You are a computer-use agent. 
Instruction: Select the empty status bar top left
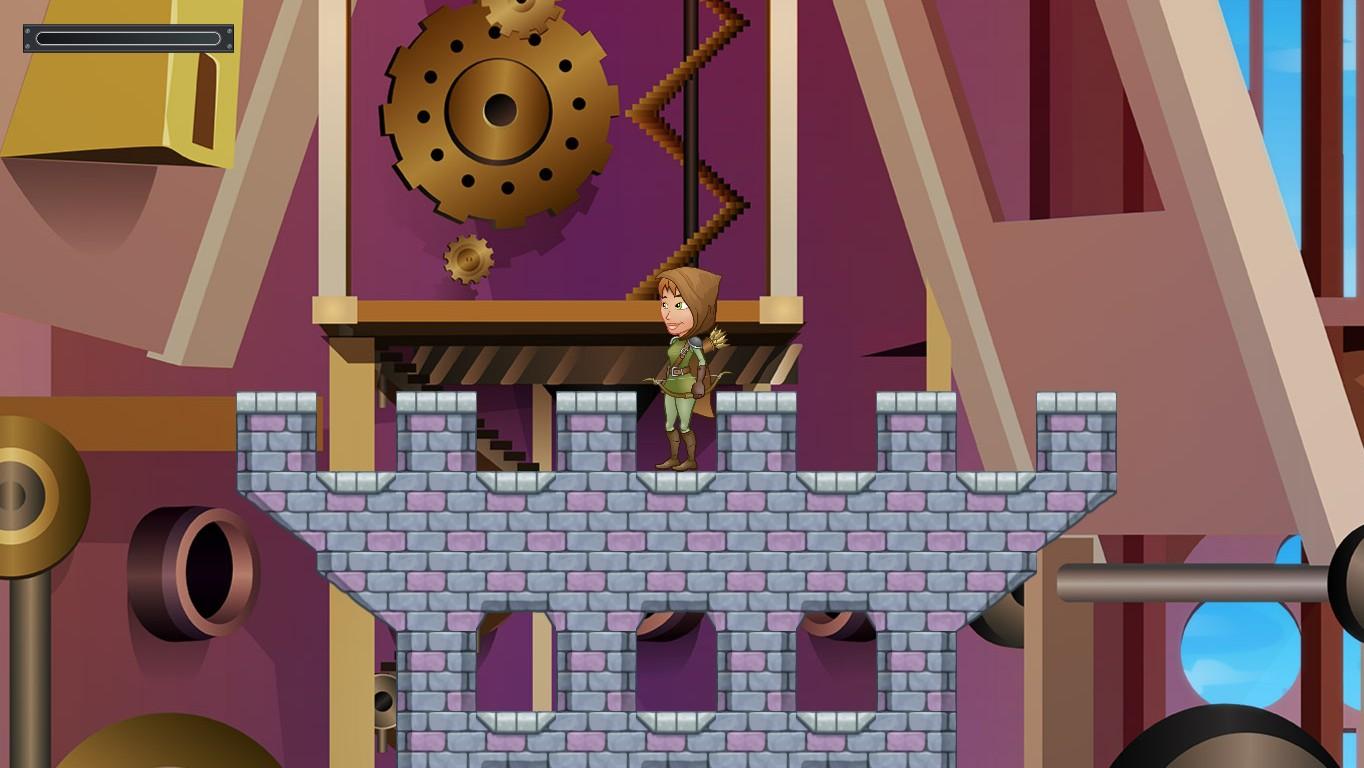[127, 38]
